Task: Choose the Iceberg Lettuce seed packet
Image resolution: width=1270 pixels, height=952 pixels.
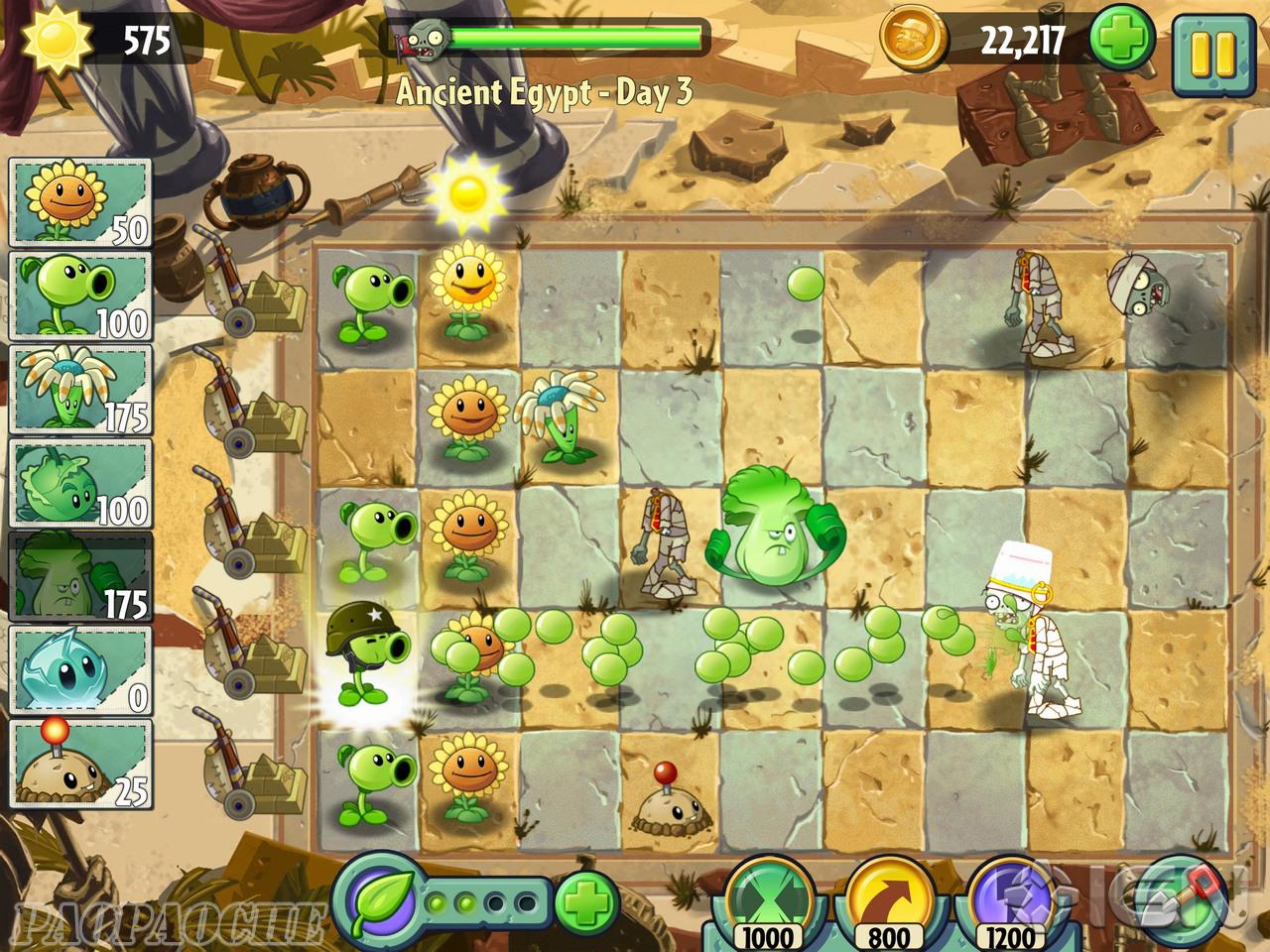Action: point(80,670)
